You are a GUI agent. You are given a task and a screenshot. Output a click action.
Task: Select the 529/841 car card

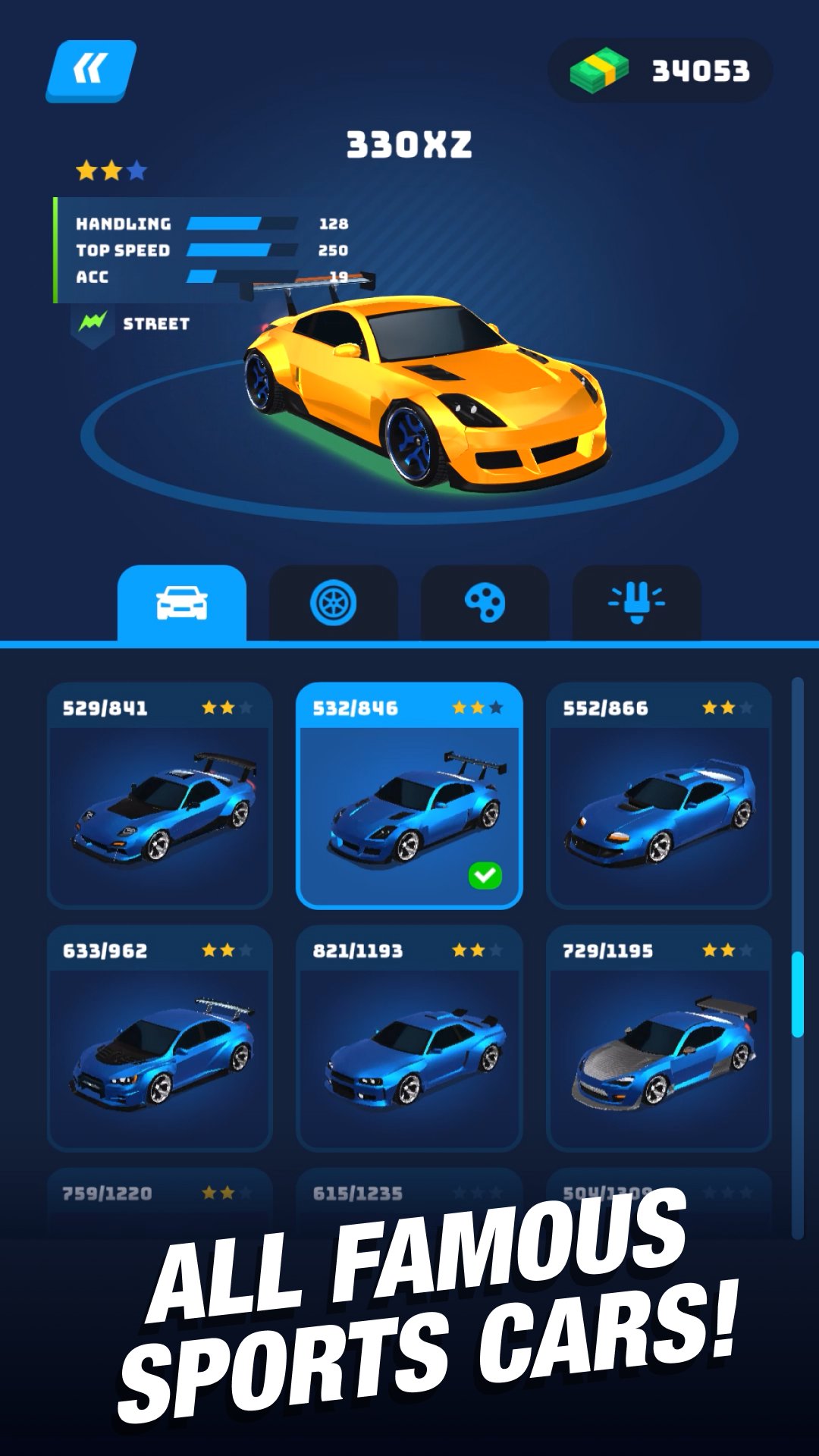point(159,796)
